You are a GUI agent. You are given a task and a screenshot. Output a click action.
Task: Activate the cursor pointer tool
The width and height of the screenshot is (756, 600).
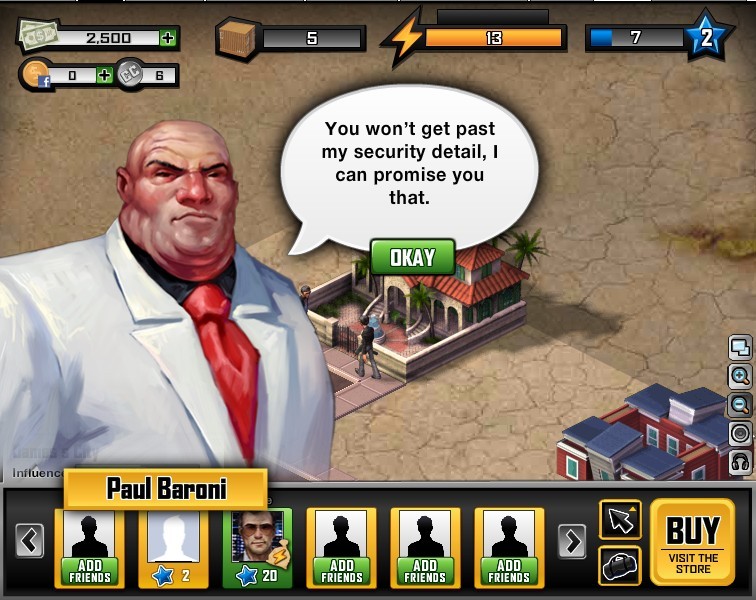pyautogui.click(x=620, y=519)
